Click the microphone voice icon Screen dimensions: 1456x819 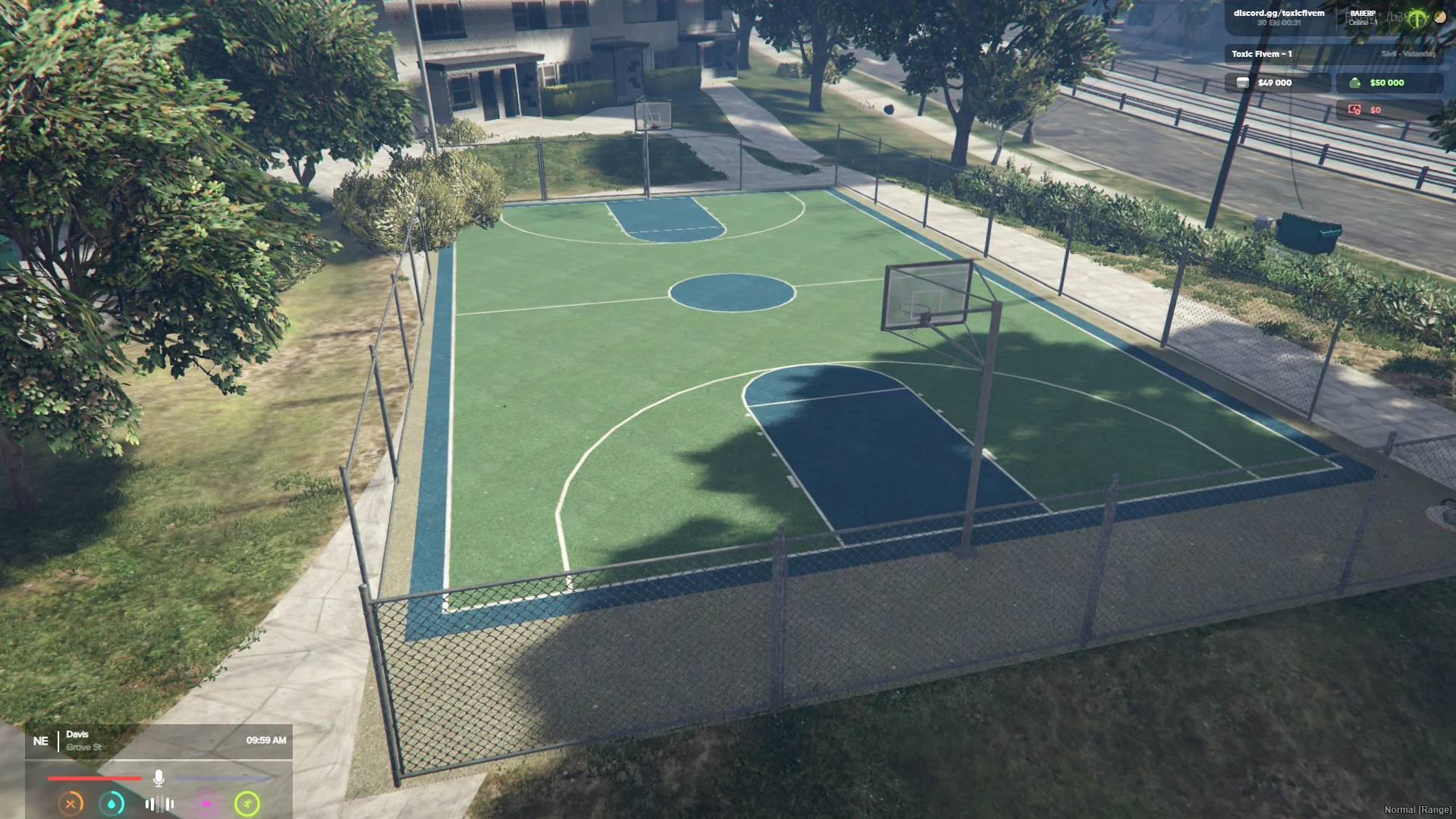pyautogui.click(x=158, y=778)
